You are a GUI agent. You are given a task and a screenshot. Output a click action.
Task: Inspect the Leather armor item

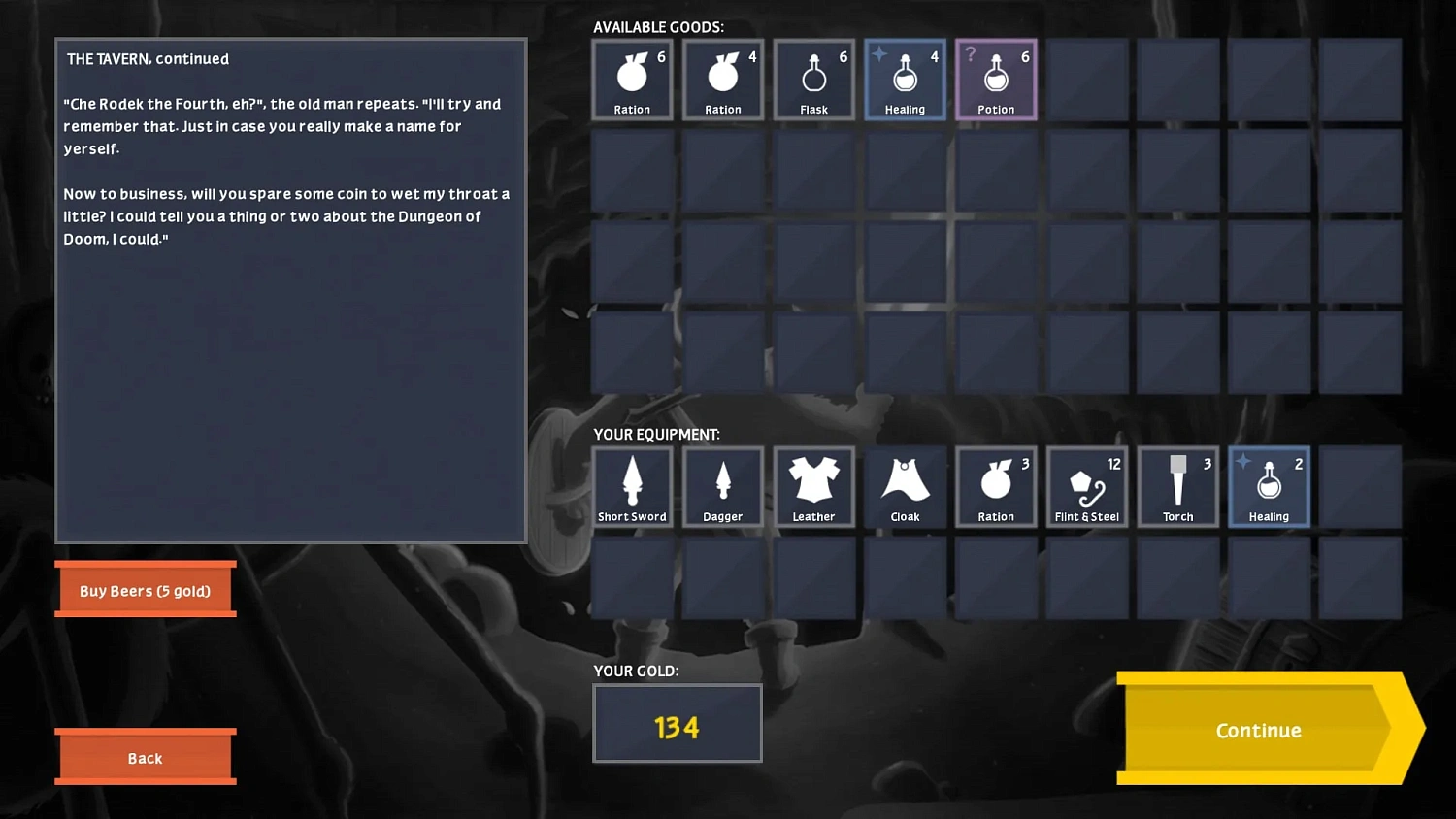[x=814, y=486]
